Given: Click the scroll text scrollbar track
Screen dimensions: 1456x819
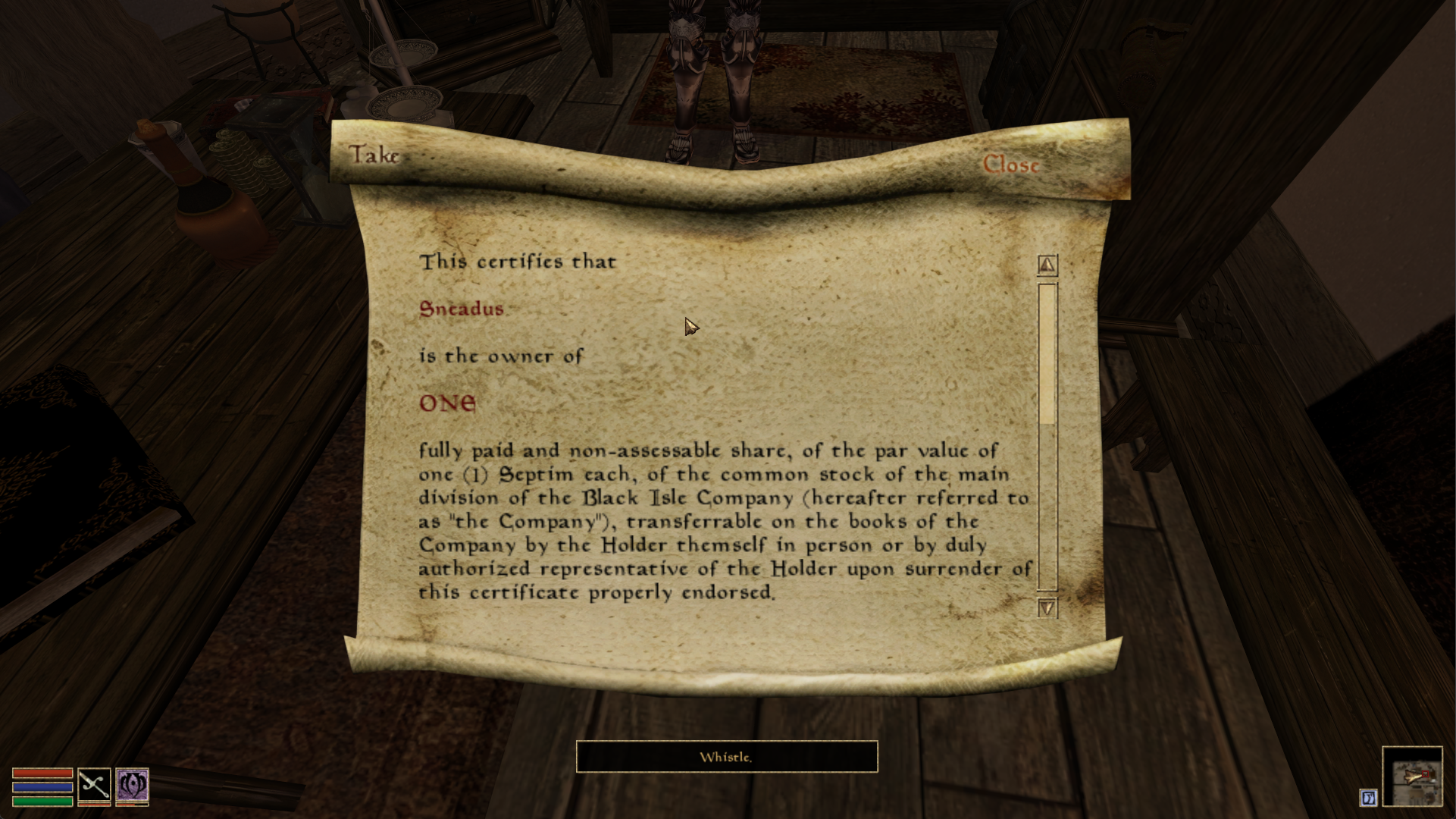Looking at the screenshot, I should coord(1047,507).
